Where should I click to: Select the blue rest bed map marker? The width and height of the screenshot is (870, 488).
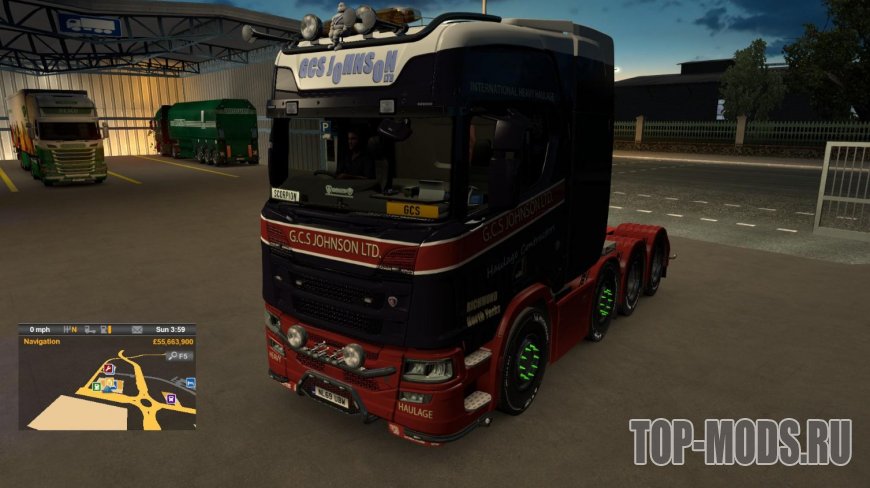tap(191, 383)
